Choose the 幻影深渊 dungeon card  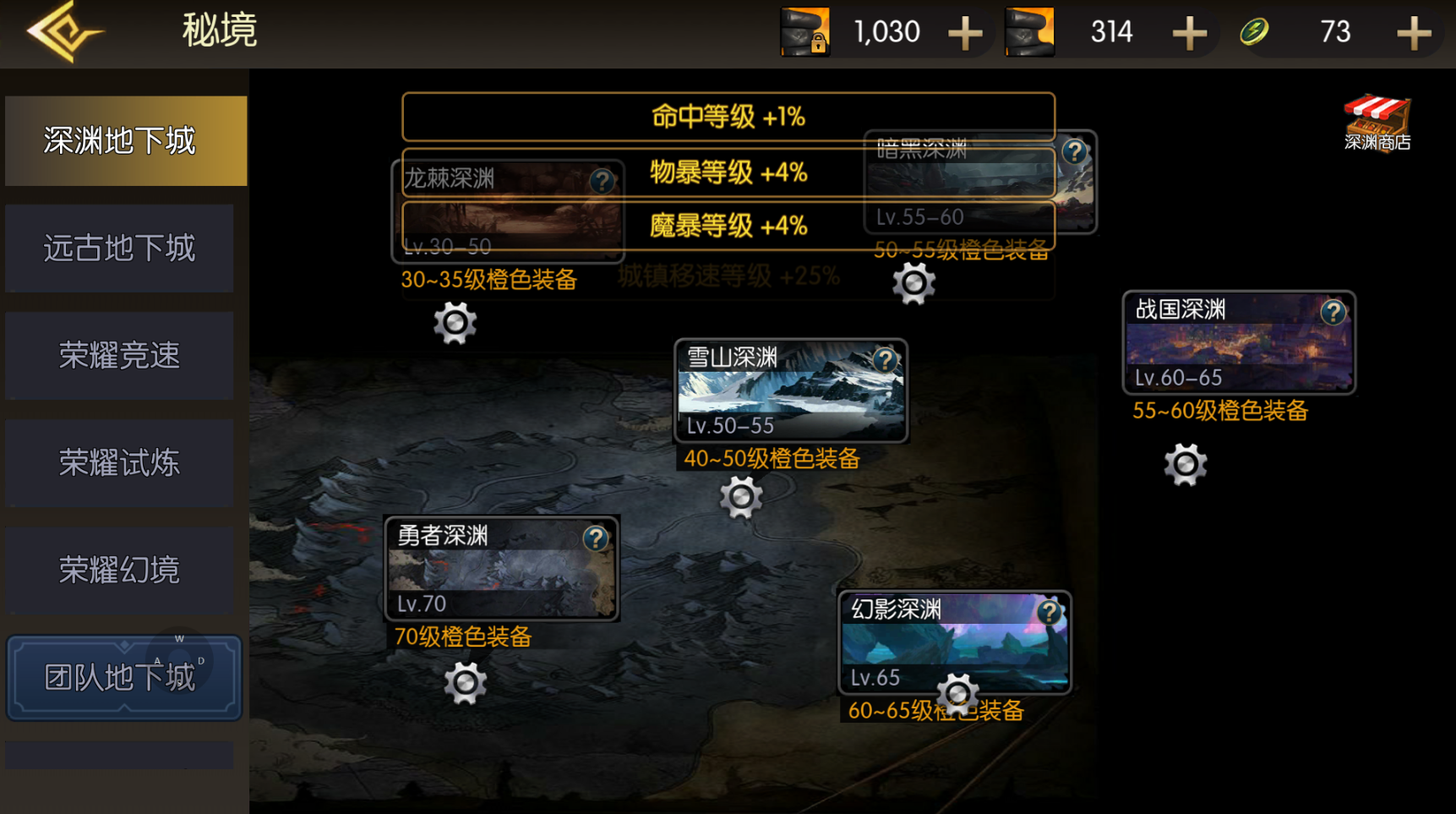(954, 641)
